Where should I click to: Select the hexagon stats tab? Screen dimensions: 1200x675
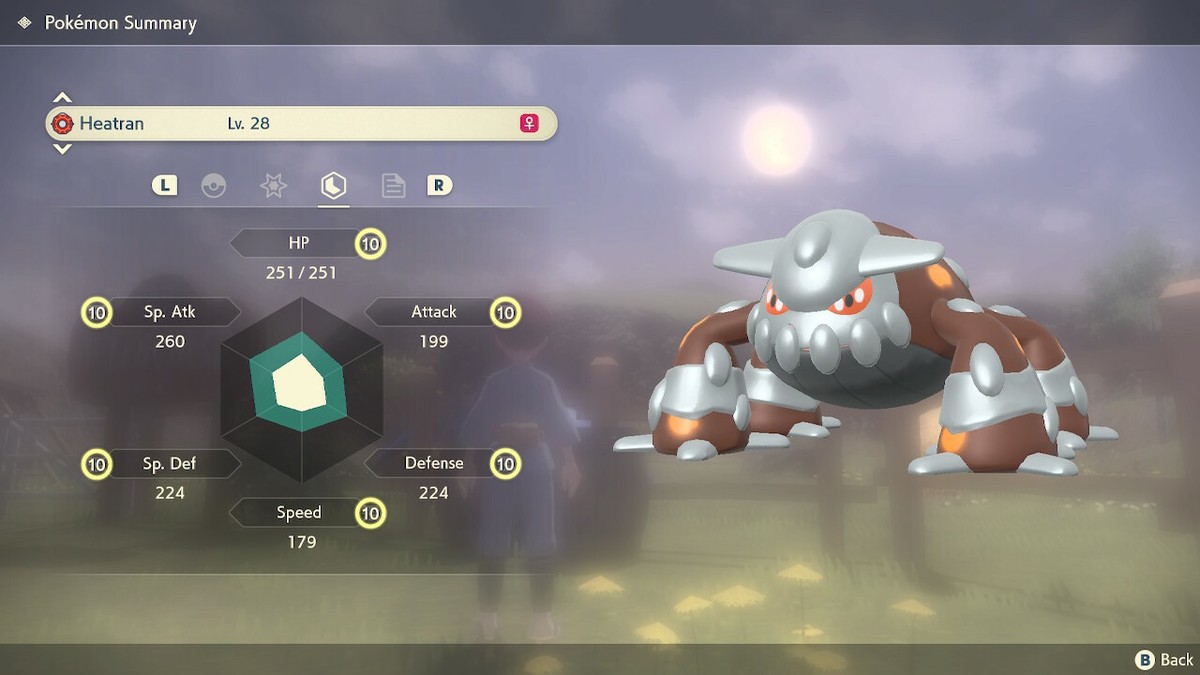coord(333,186)
